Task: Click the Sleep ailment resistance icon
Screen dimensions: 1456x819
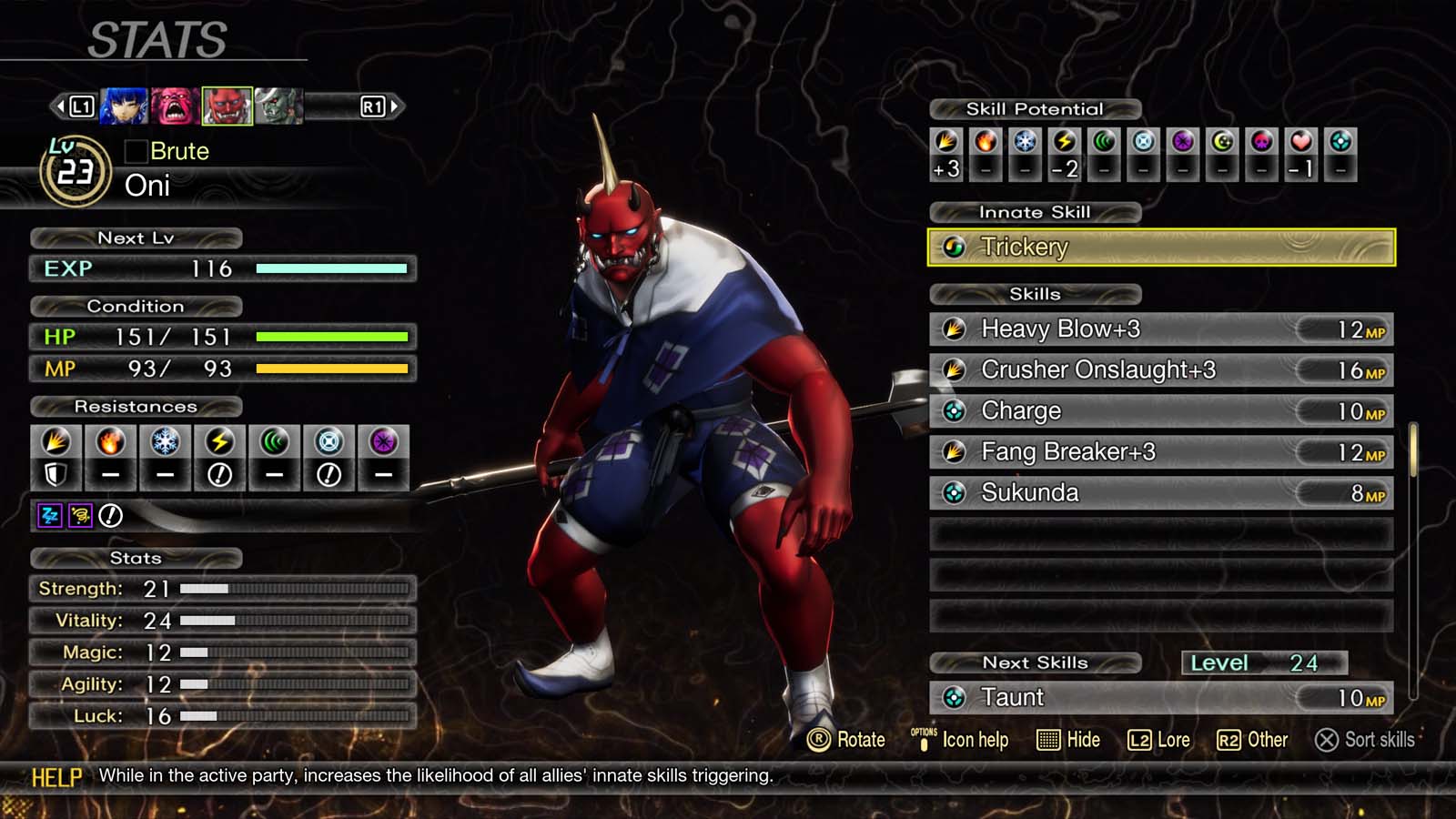Action: click(x=48, y=515)
